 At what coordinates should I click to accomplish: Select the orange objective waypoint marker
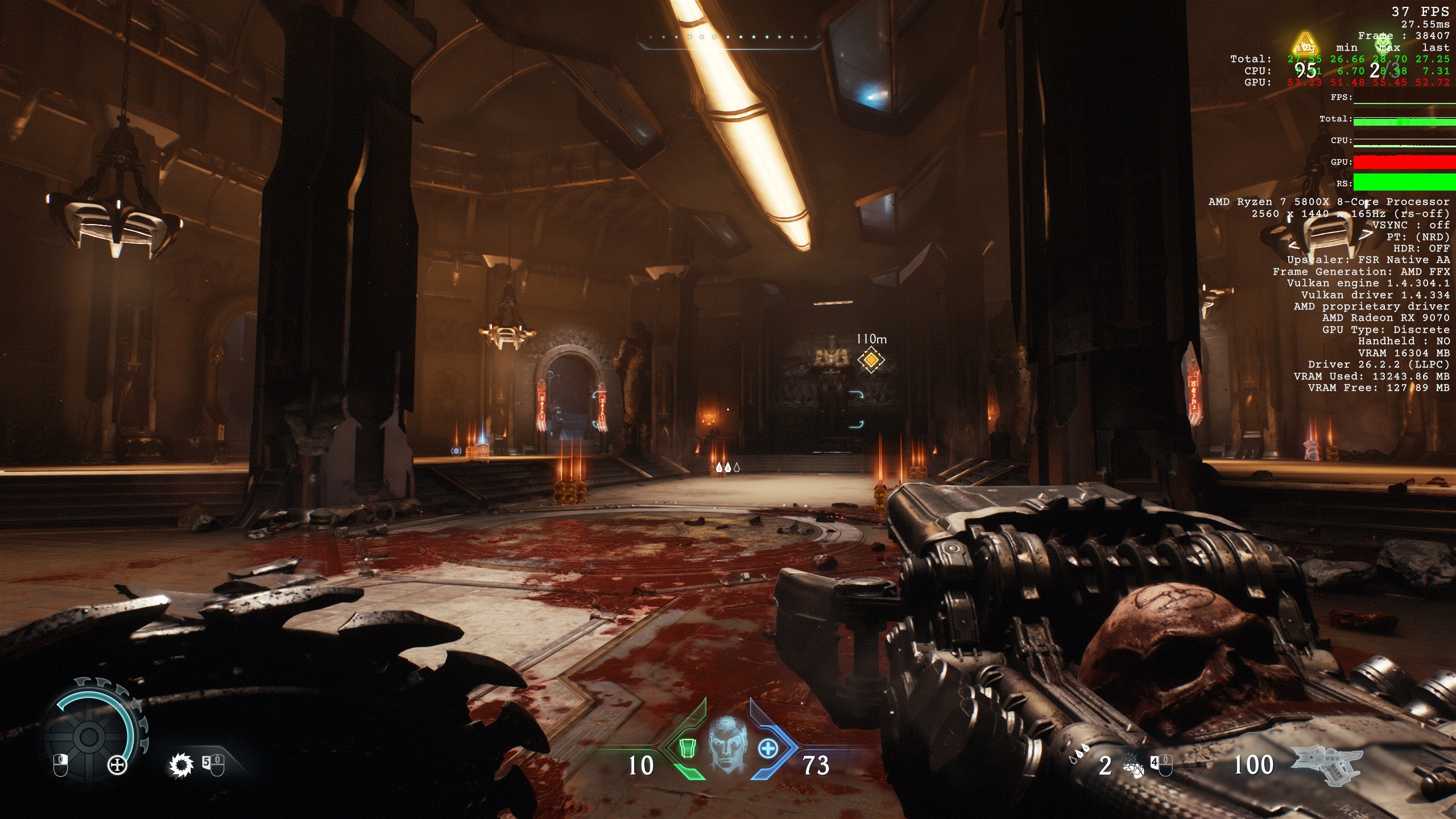871,360
